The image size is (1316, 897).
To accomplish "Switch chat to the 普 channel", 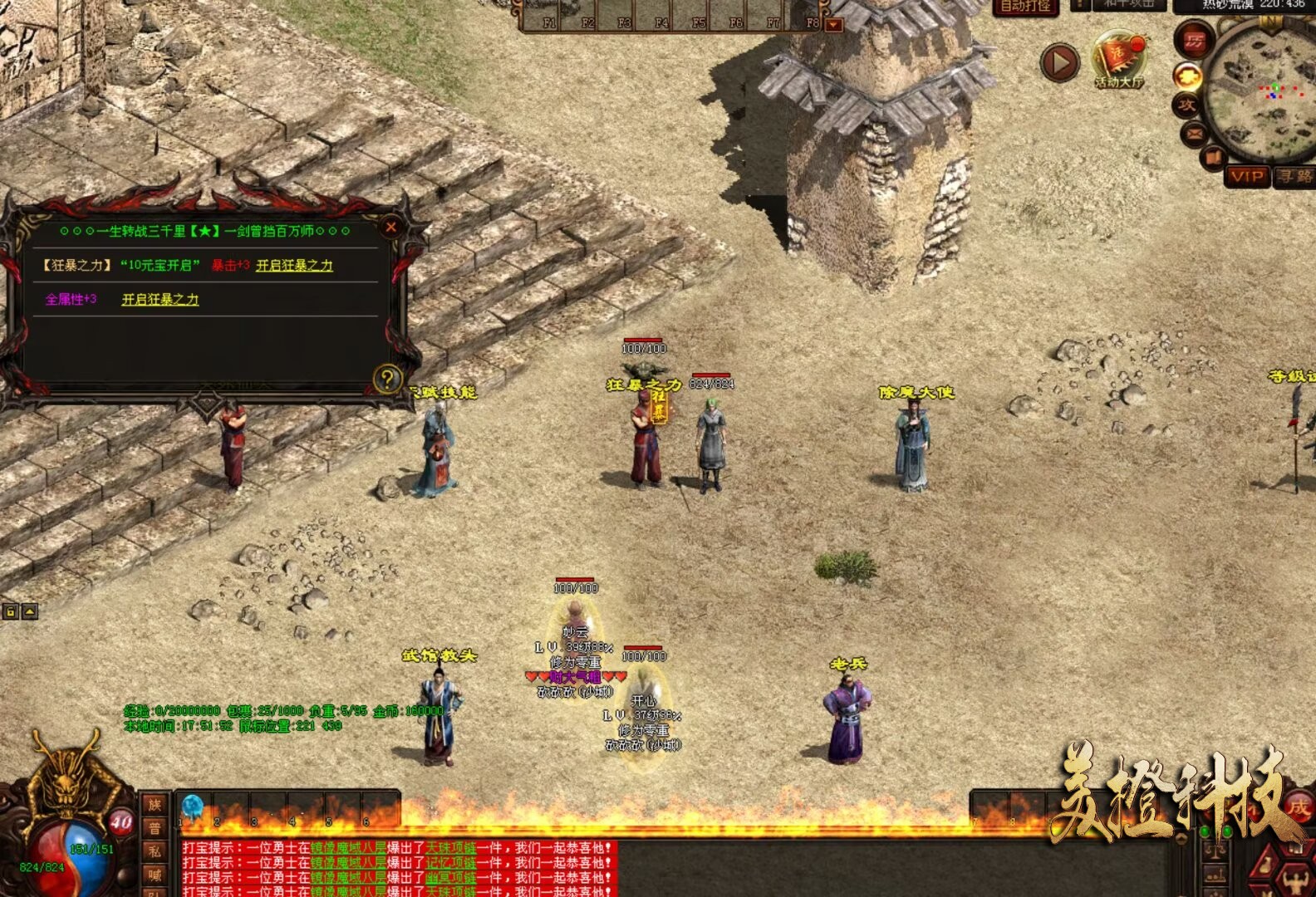I will point(155,827).
